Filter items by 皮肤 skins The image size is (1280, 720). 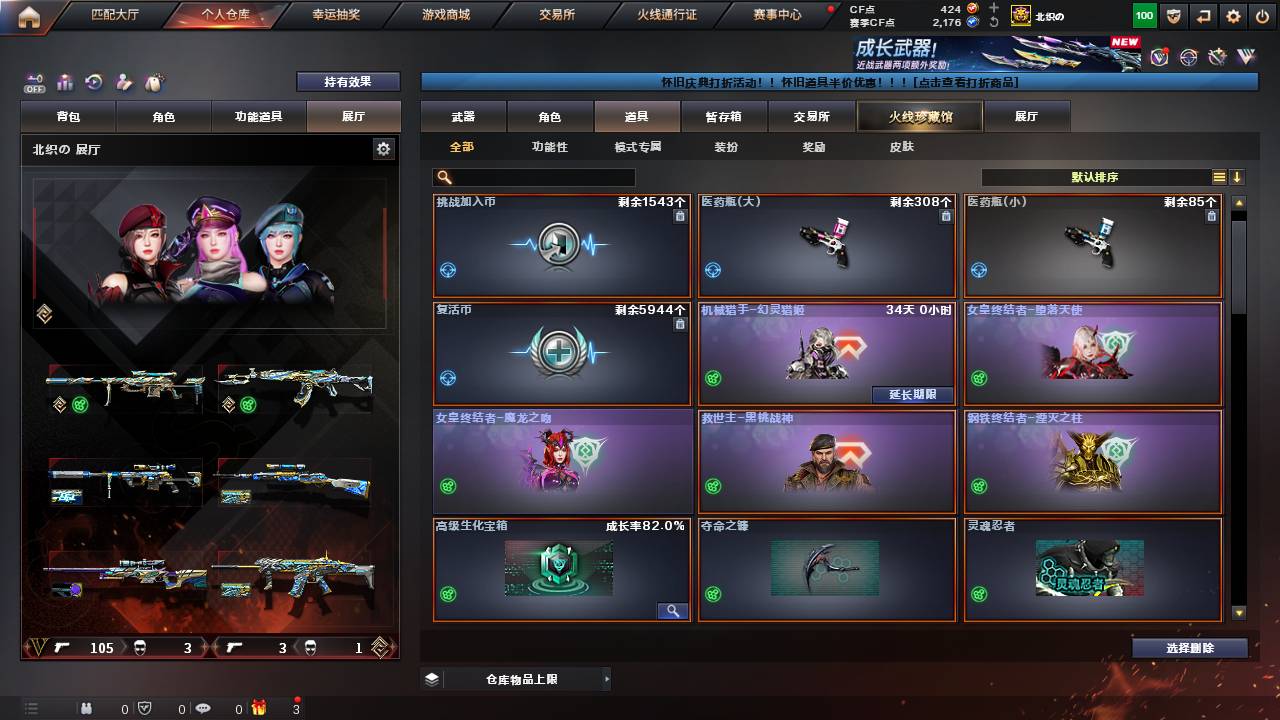tap(901, 147)
